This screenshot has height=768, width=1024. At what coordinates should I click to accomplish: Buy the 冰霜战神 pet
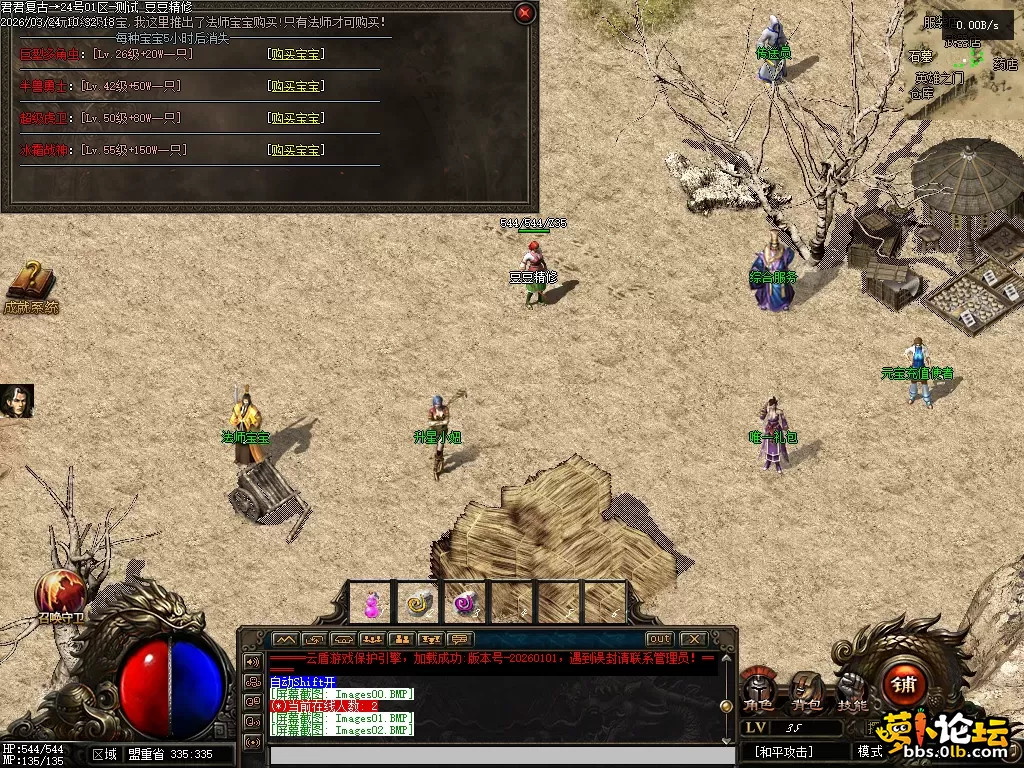(296, 150)
